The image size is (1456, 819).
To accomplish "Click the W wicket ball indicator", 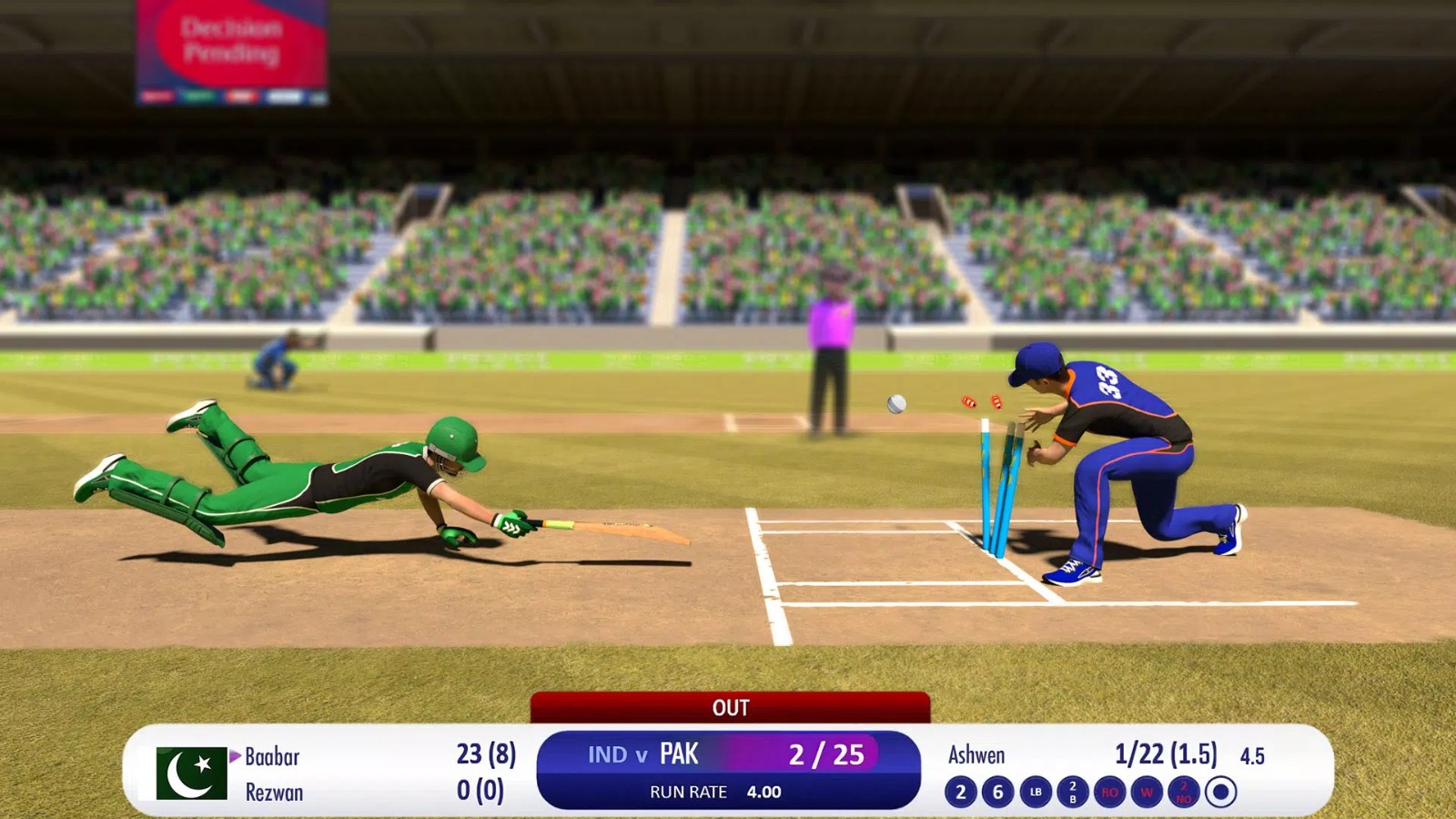I will click(1147, 790).
